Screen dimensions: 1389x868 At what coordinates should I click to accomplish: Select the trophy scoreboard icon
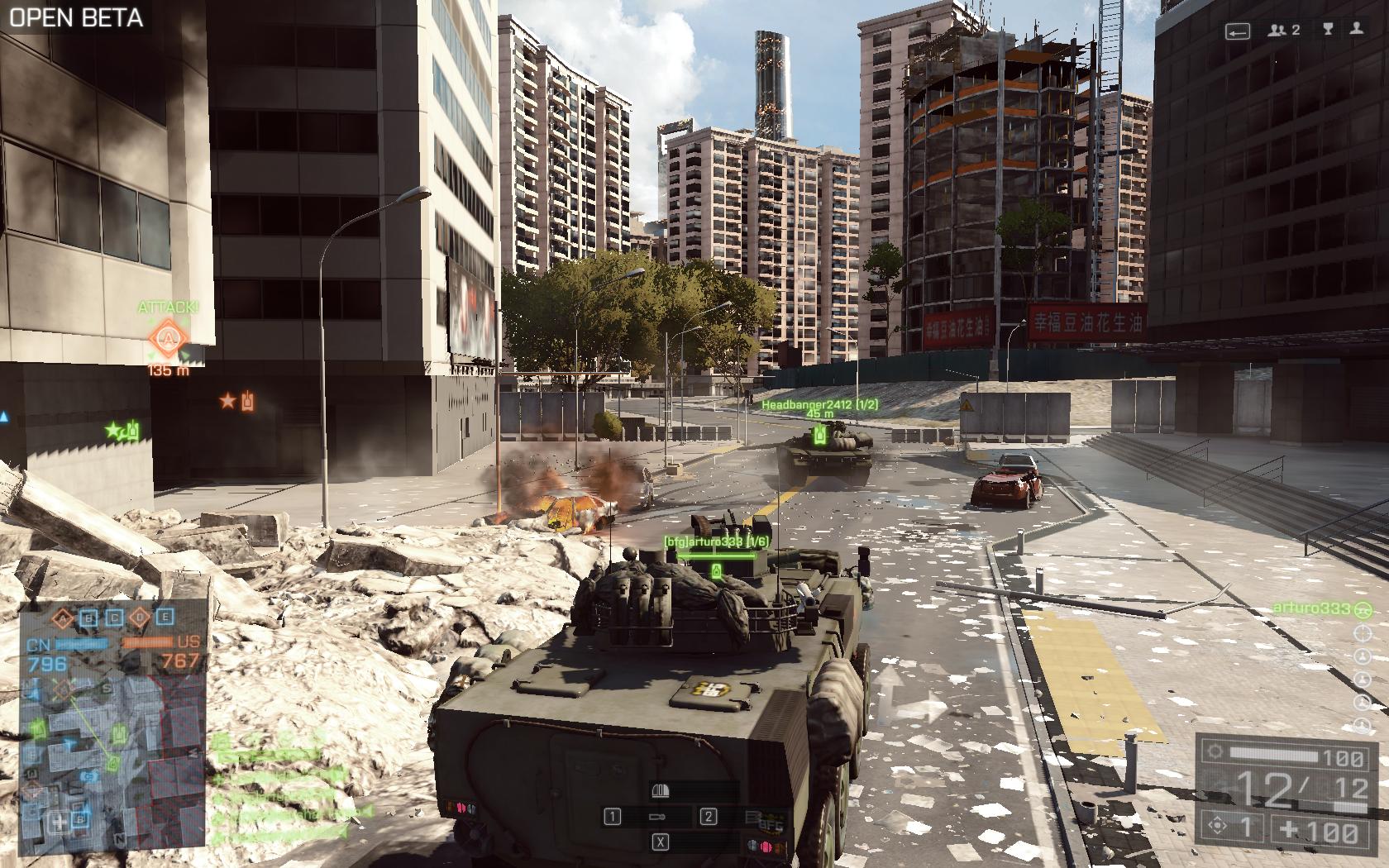(x=1328, y=30)
